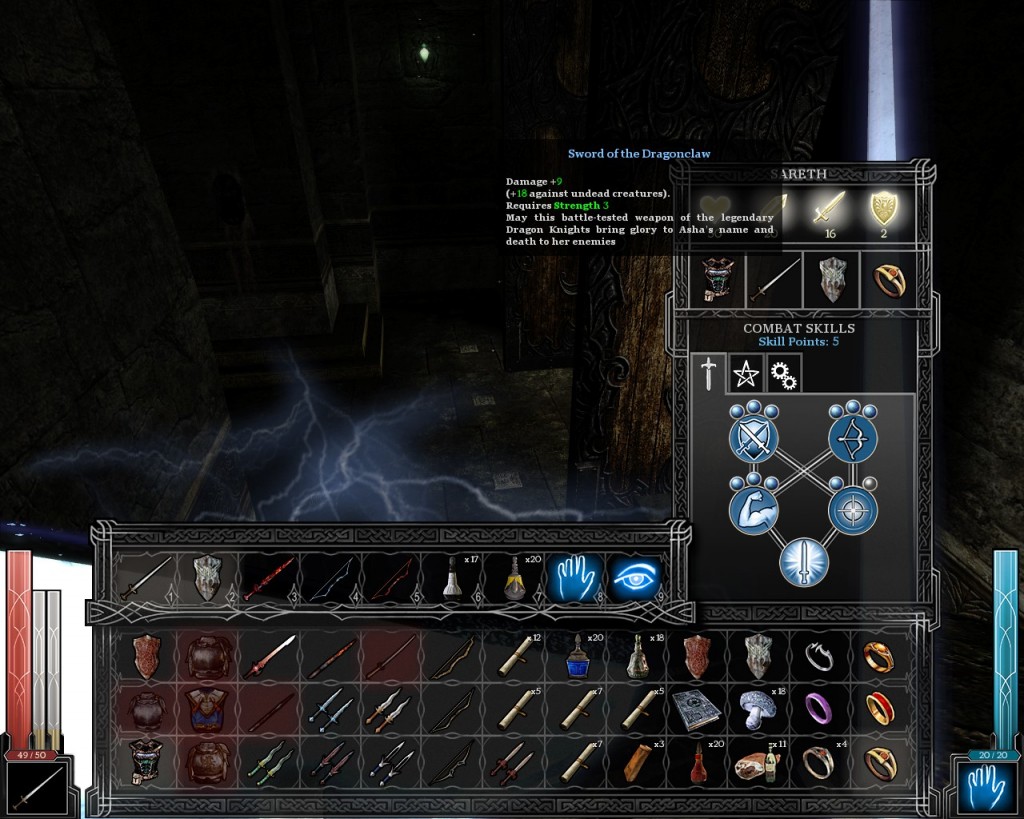The image size is (1024, 819).
Task: Choose the crossed sword and shield skill
Action: tap(753, 437)
